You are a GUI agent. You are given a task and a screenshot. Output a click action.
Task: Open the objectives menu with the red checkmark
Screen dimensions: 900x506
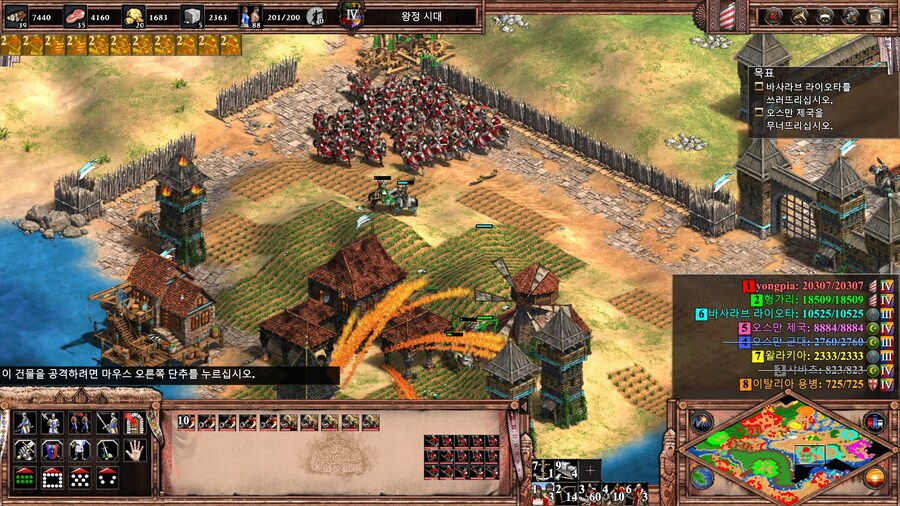tap(773, 16)
